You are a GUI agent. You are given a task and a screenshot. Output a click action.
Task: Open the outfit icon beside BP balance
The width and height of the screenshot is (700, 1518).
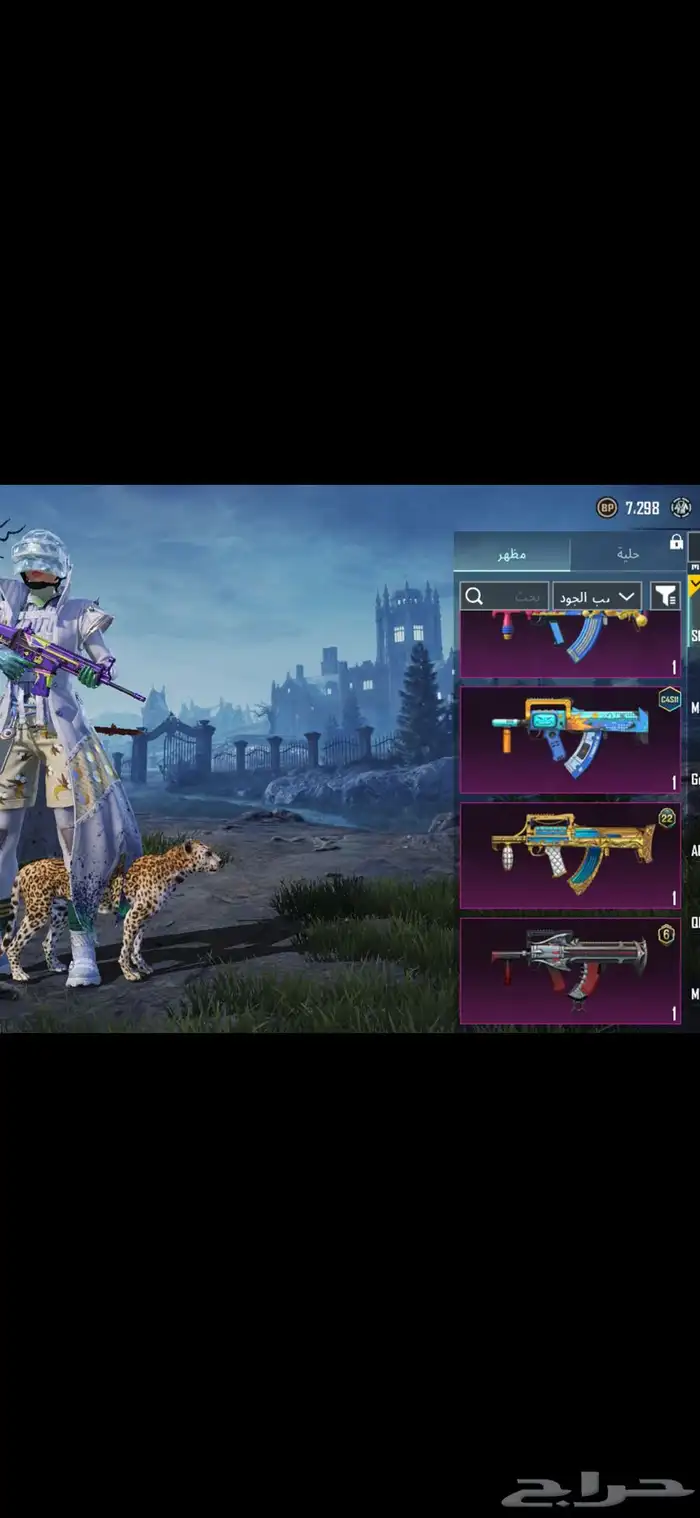point(682,508)
